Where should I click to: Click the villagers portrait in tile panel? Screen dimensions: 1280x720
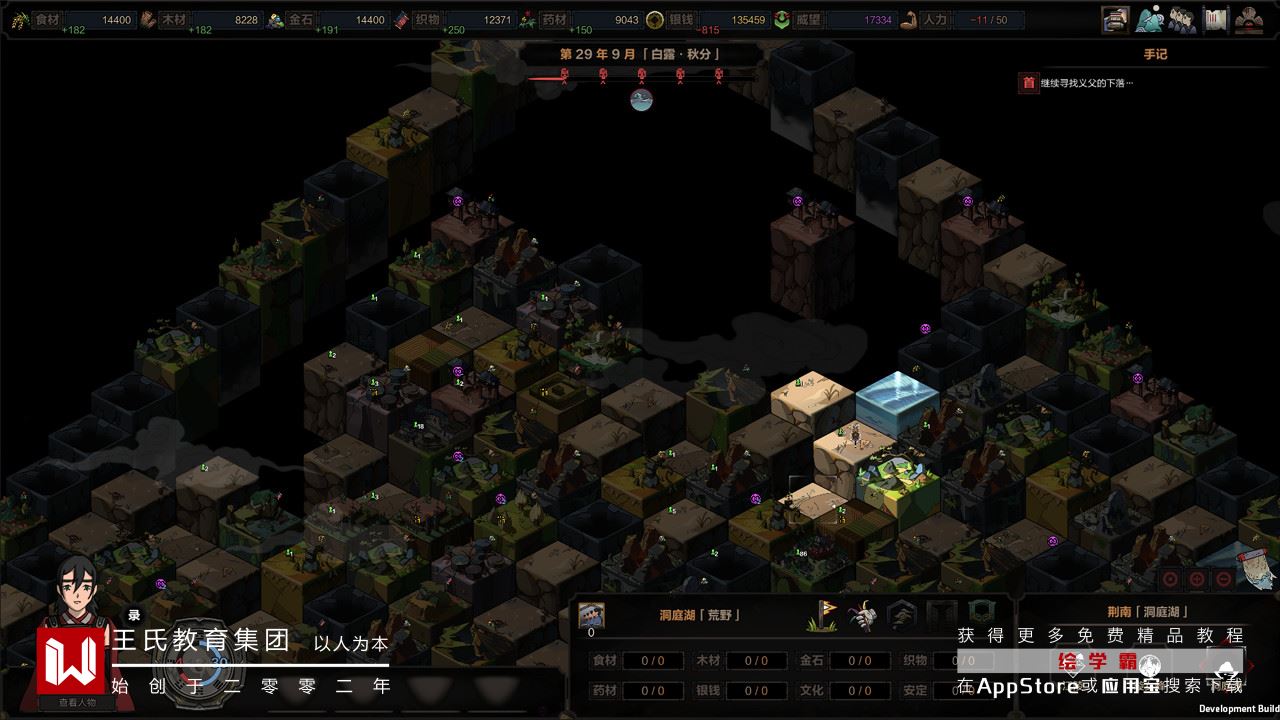(592, 615)
